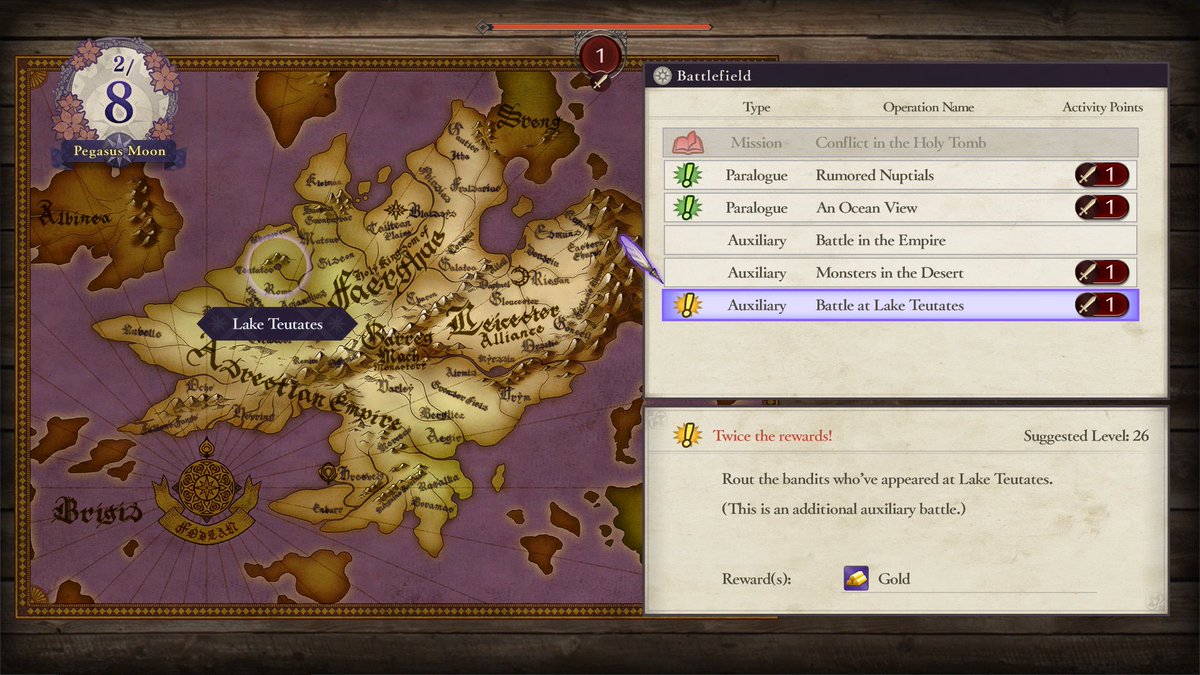Viewport: 1200px width, 675px height.
Task: Select the An Ocean View paralogue
Action: coord(900,208)
